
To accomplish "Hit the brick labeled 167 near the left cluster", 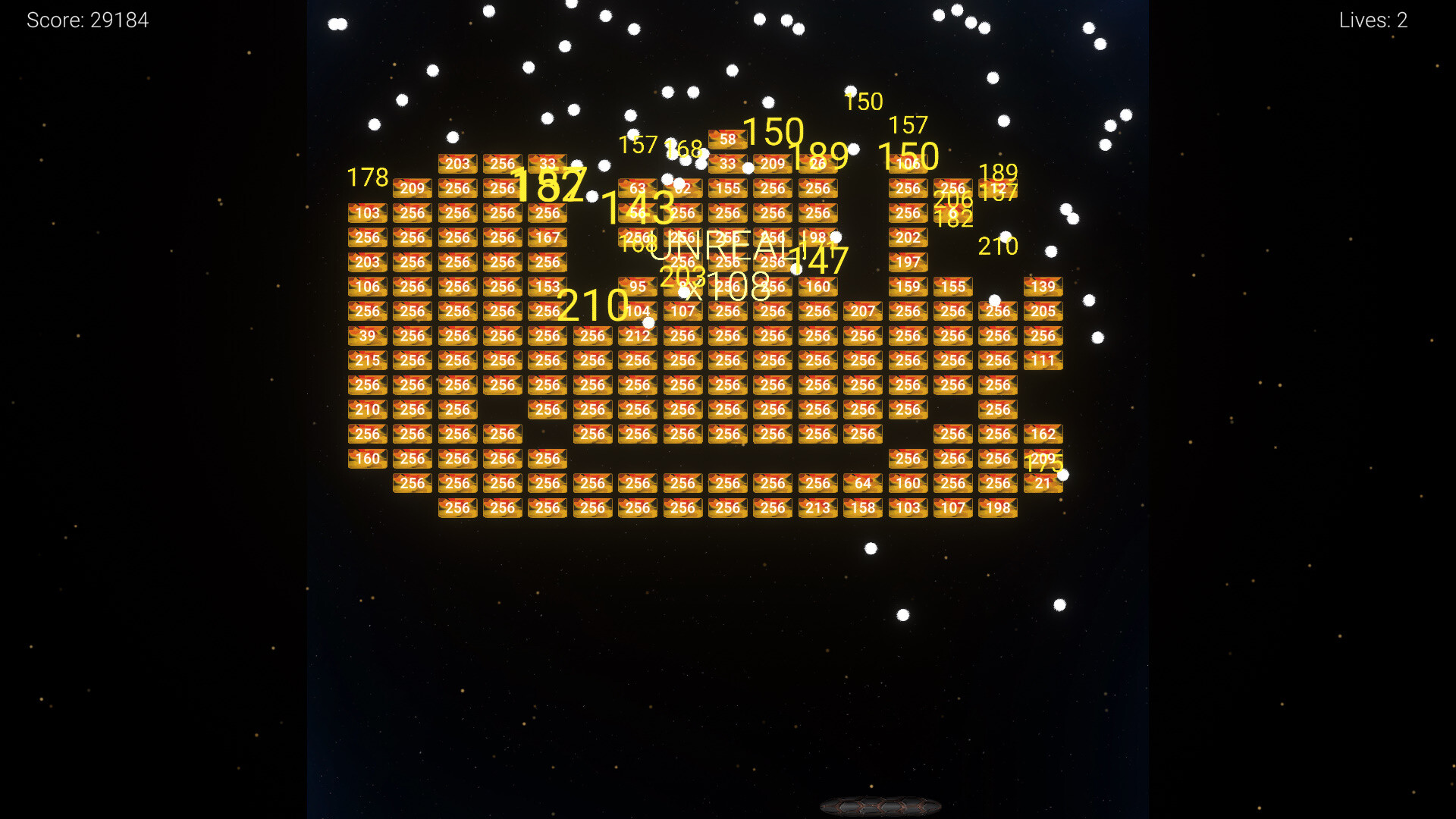I will tap(548, 237).
